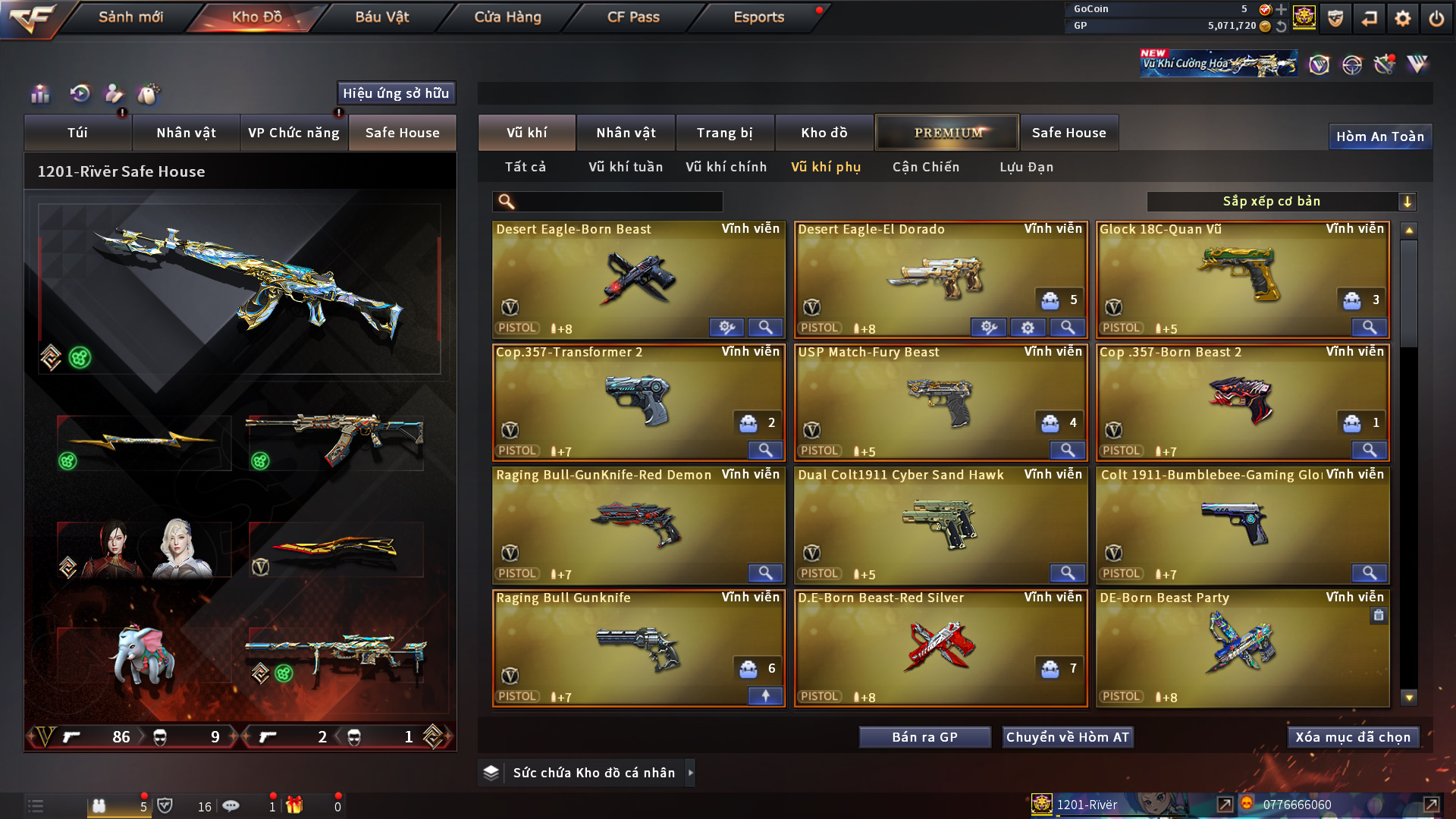
Task: Click the Bán ra GP button
Action: coord(924,737)
